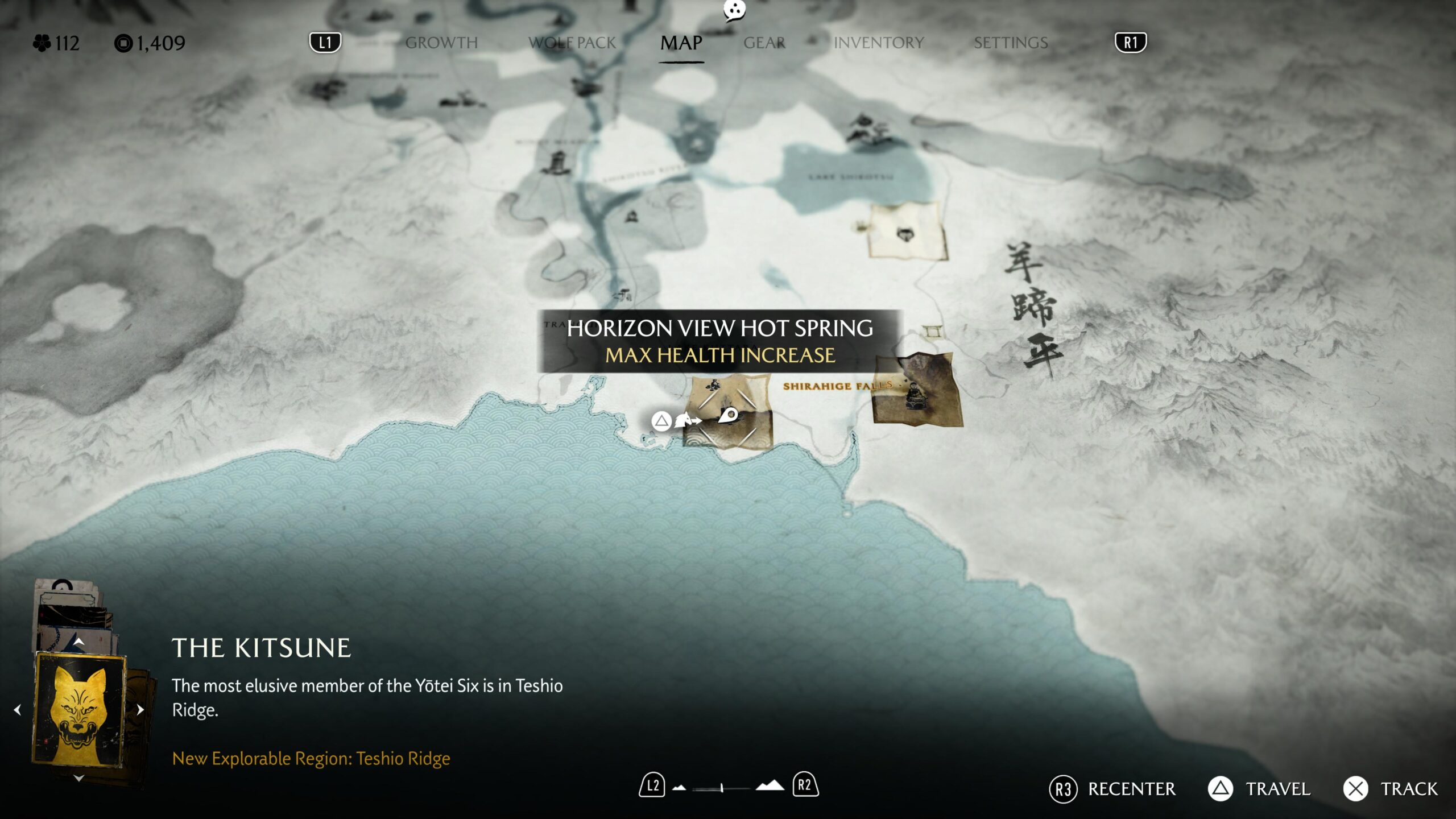Screen dimensions: 1456x819
Task: Show the next quest card with right arrow
Action: click(140, 710)
